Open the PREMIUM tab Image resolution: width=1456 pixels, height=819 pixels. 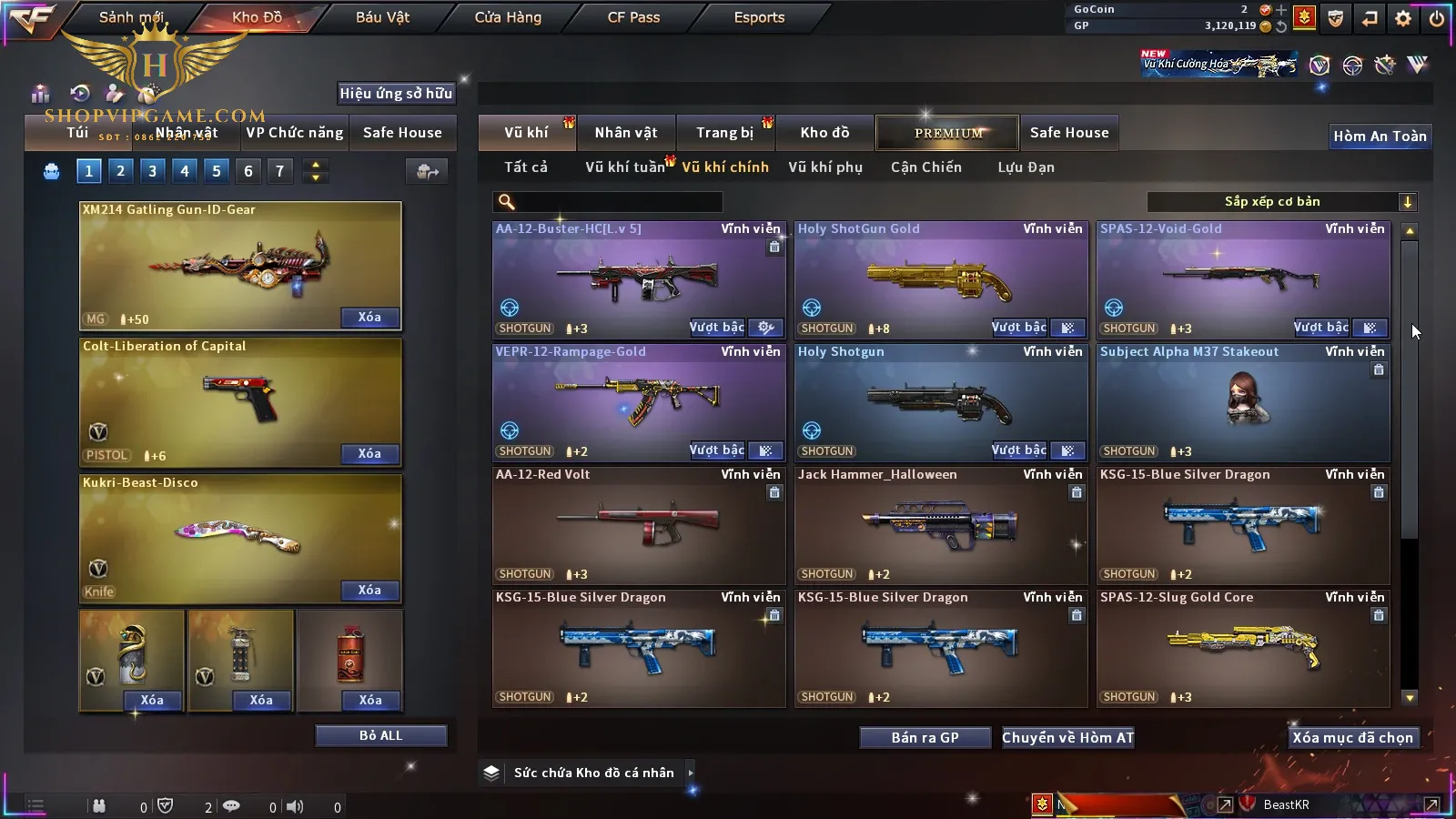(x=948, y=133)
